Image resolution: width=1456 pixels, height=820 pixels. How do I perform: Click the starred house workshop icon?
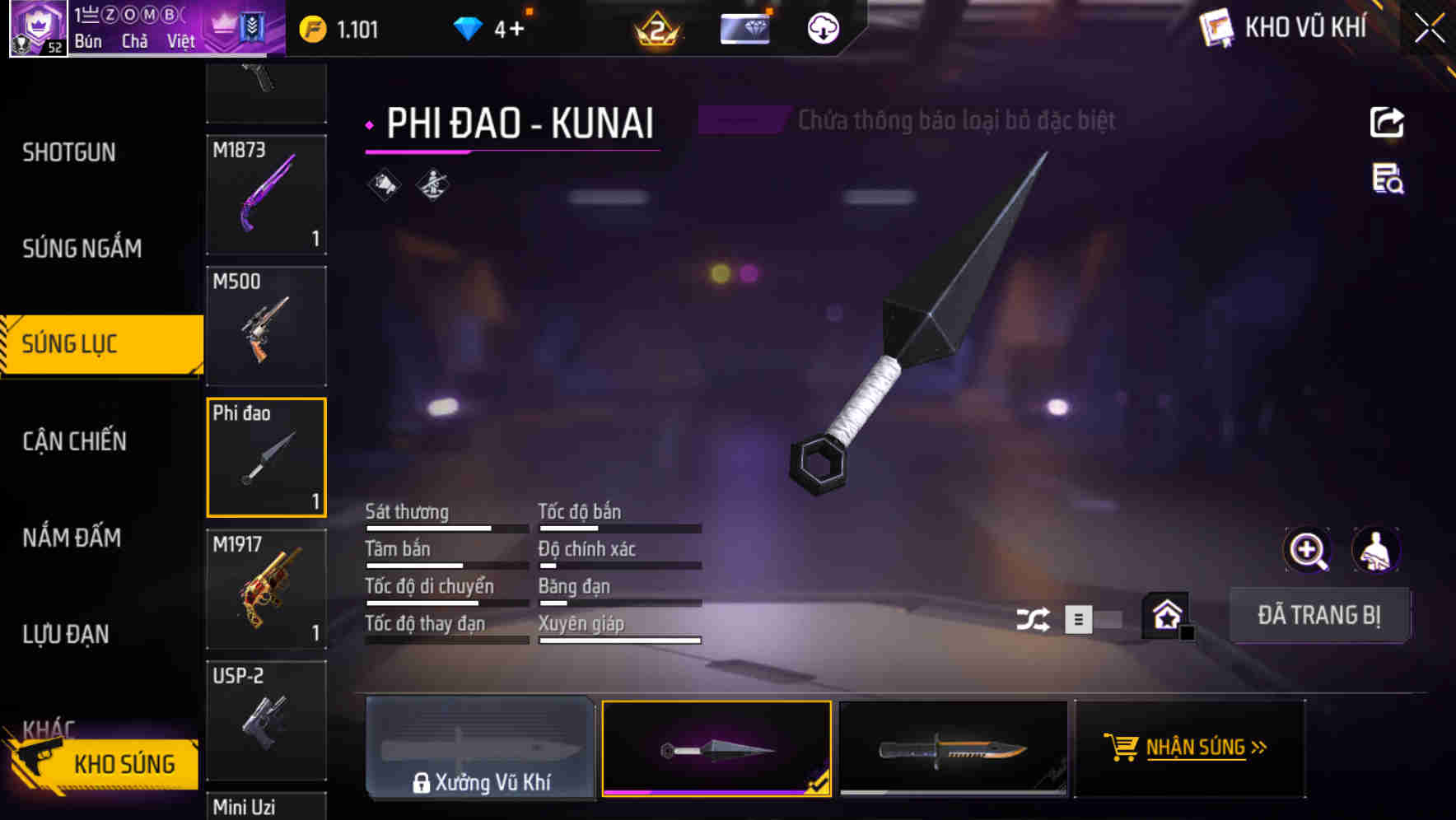tap(1166, 615)
